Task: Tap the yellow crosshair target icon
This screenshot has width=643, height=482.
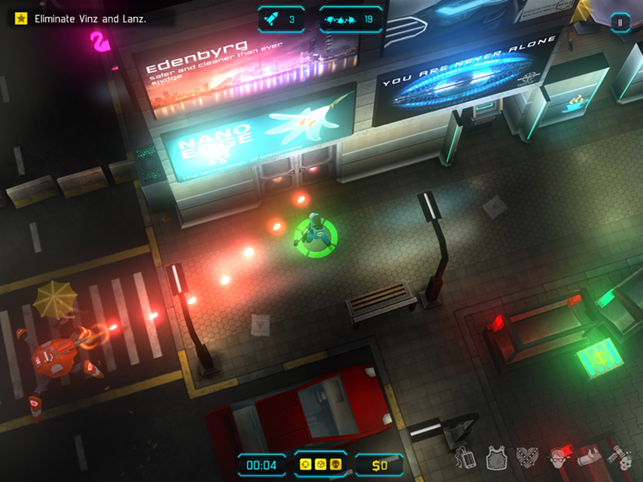Action: [306, 465]
